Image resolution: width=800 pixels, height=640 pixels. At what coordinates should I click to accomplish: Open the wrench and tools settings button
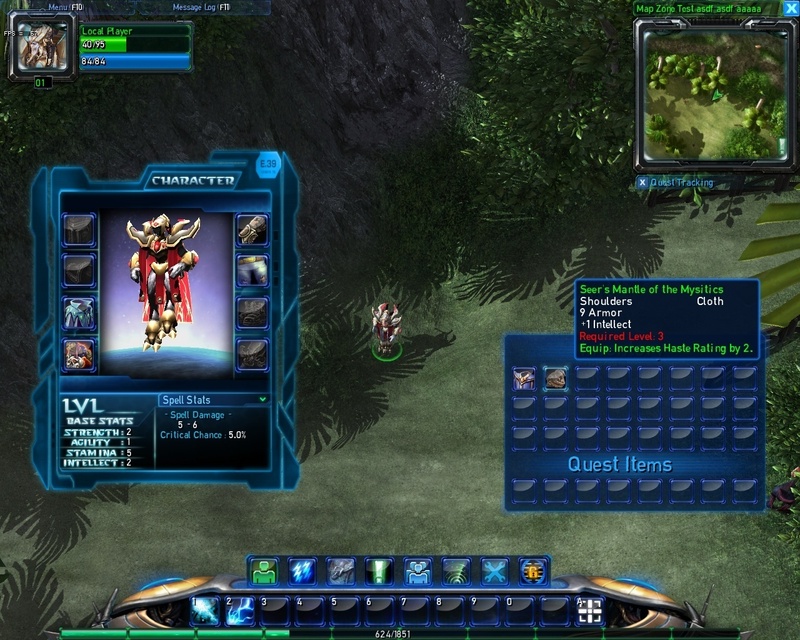(495, 571)
